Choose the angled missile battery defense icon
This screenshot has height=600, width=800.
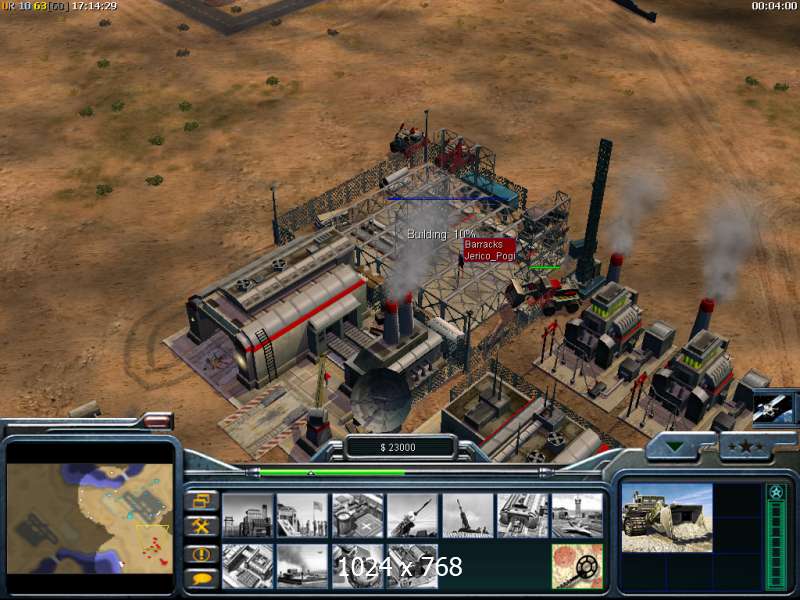[412, 516]
